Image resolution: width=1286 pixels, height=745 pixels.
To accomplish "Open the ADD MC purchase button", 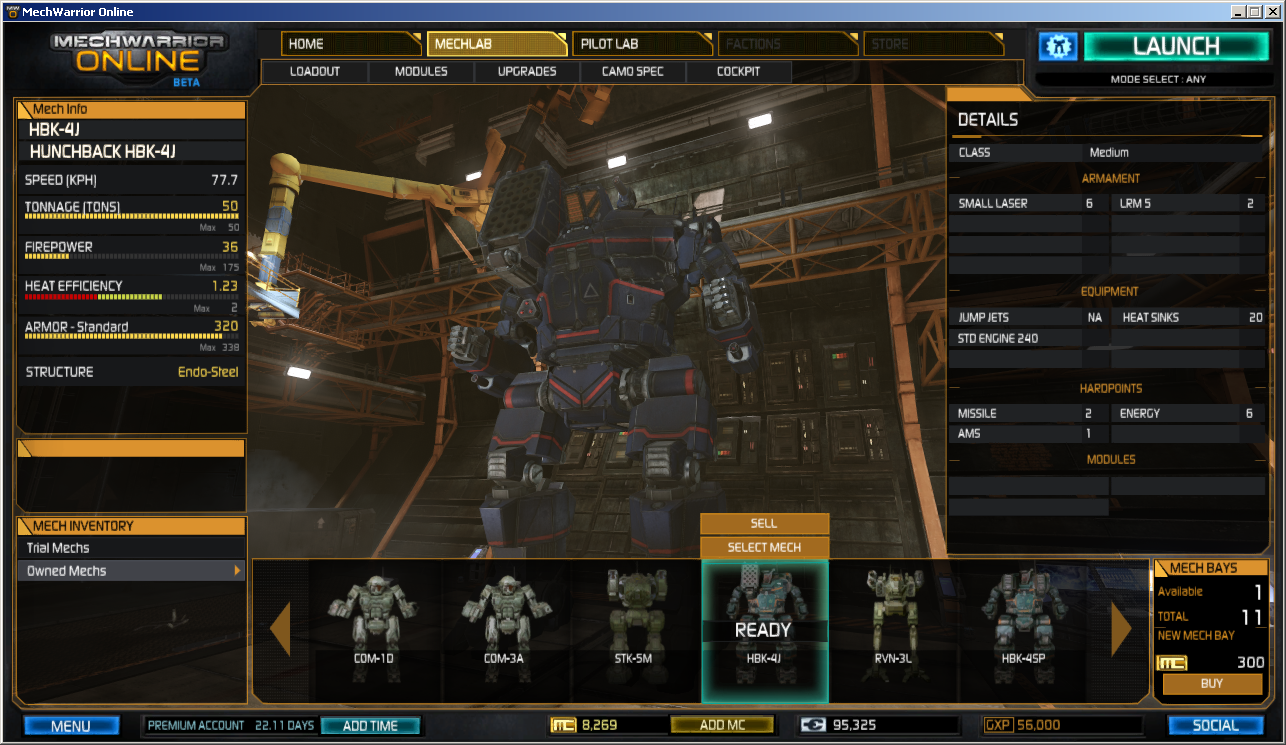I will point(722,725).
